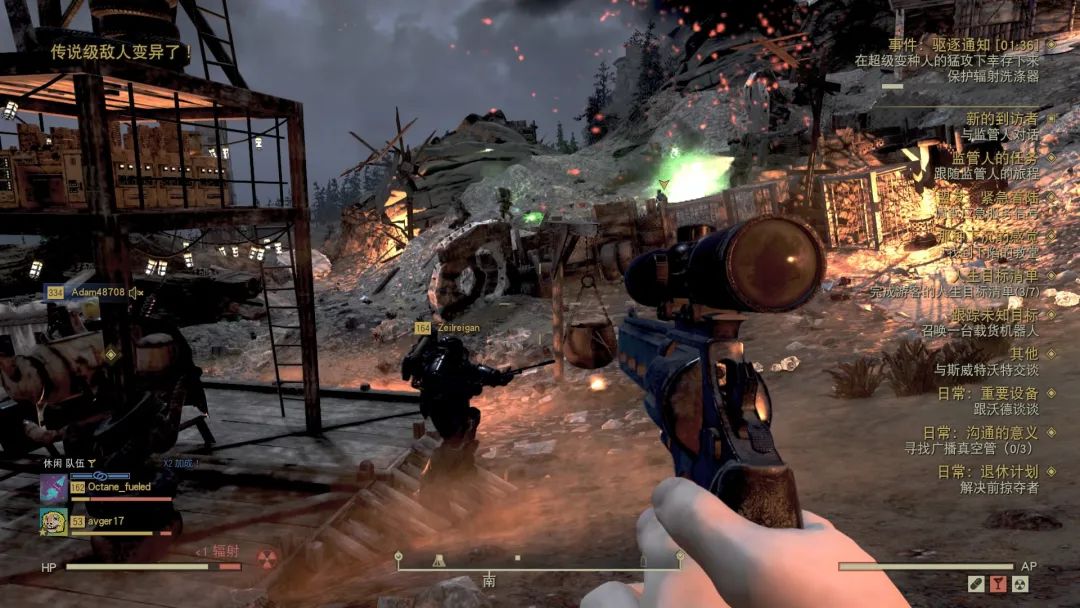Select the 监管人的任务 quest entry

pos(994,158)
